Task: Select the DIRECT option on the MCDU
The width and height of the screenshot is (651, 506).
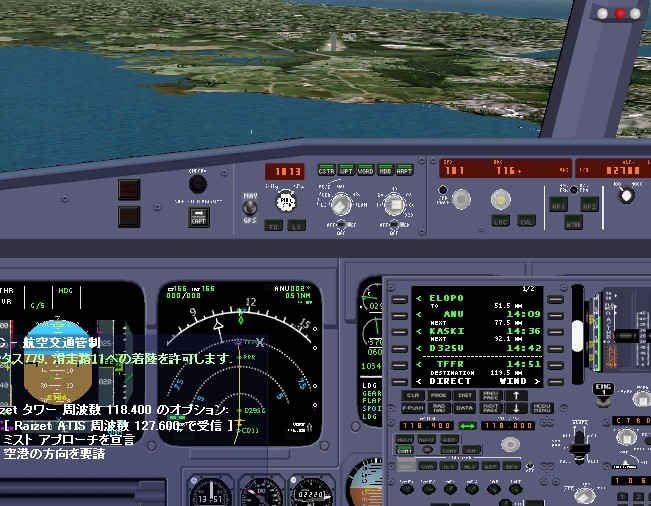Action: tap(450, 381)
